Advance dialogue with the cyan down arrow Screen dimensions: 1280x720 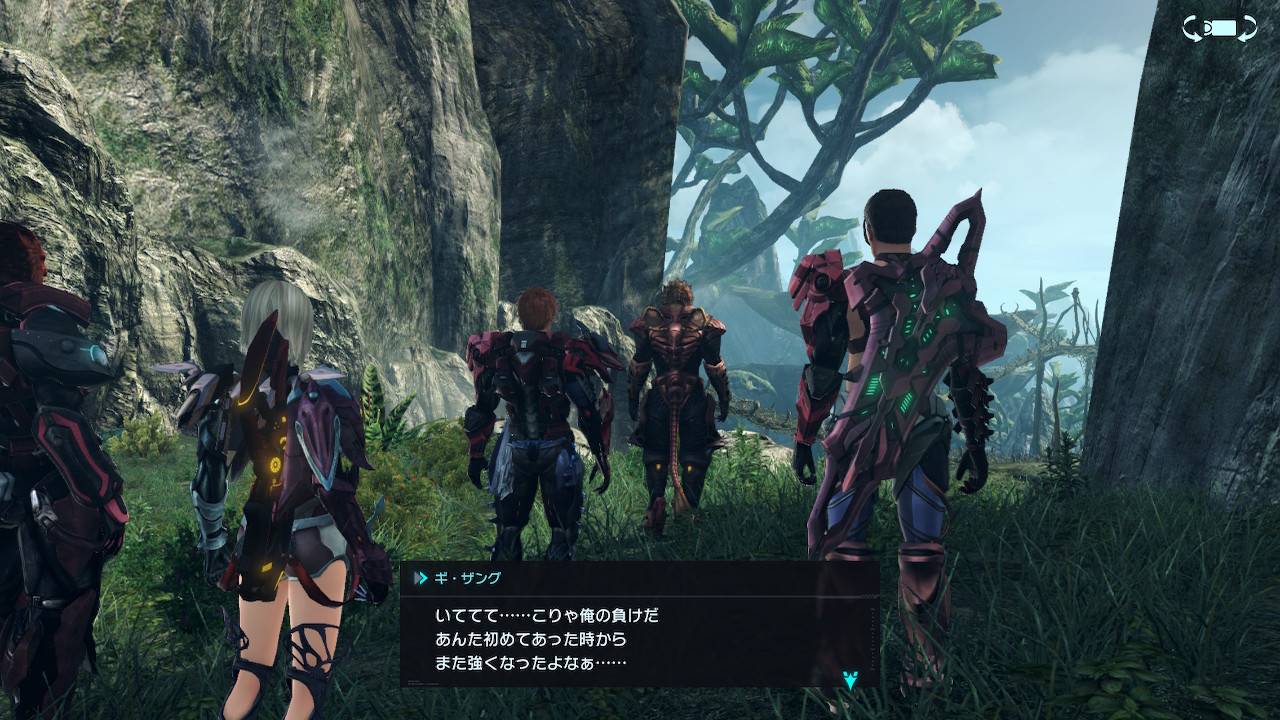(x=850, y=680)
